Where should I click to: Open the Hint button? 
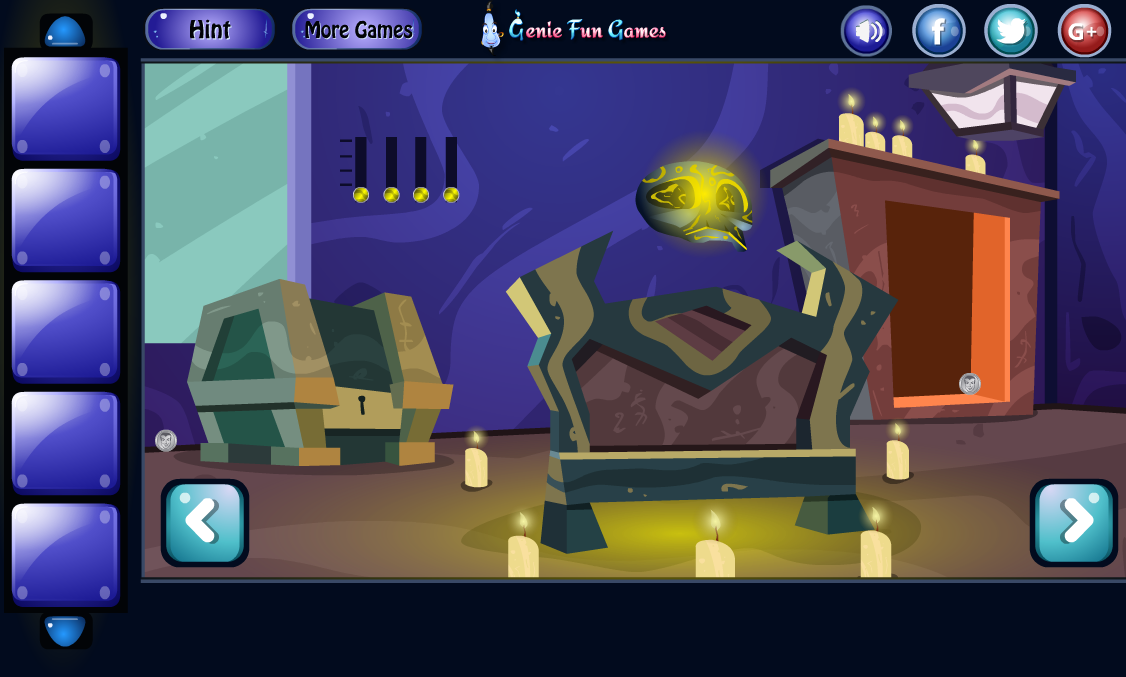coord(210,30)
